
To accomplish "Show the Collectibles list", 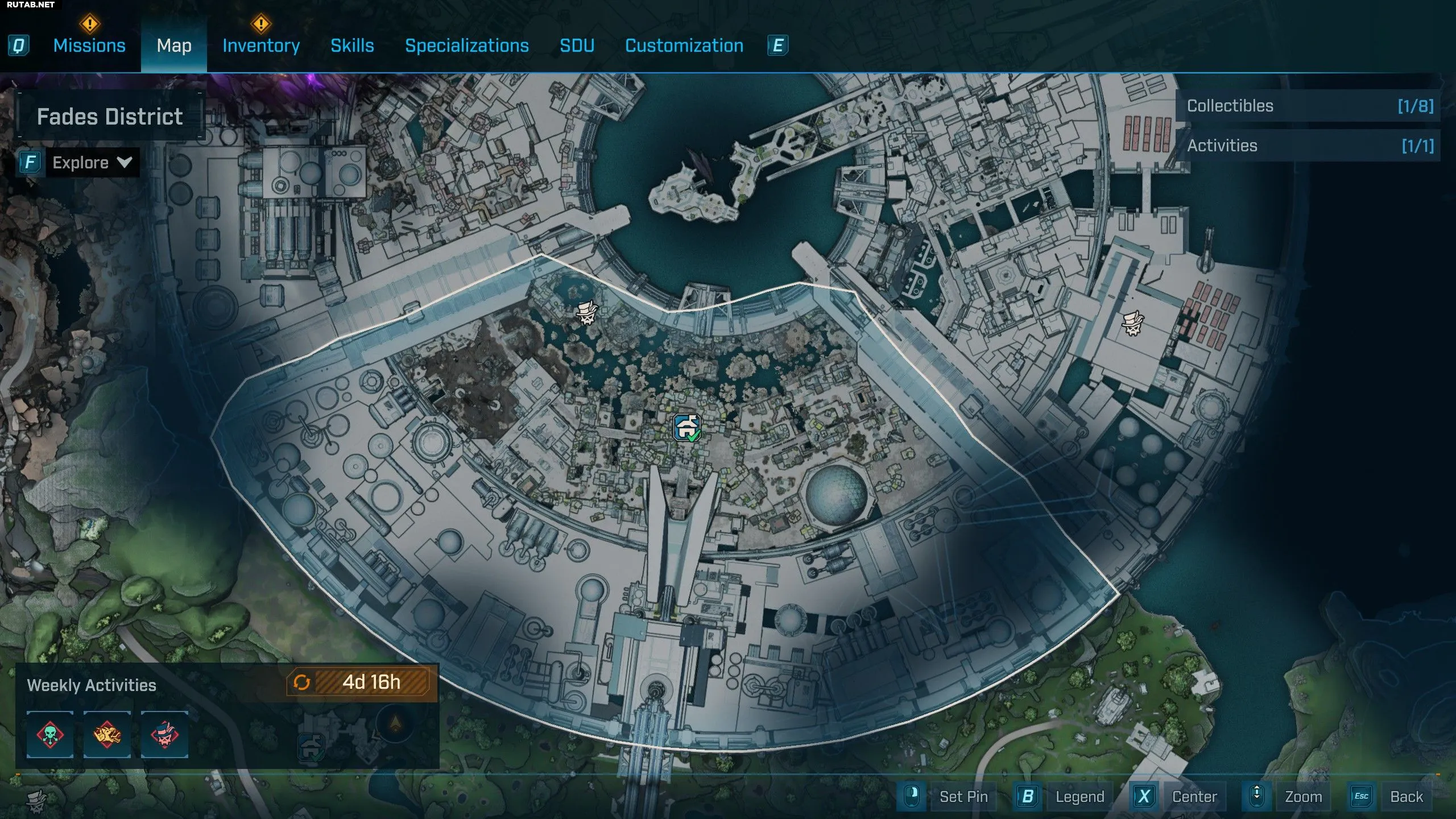I will (1308, 106).
